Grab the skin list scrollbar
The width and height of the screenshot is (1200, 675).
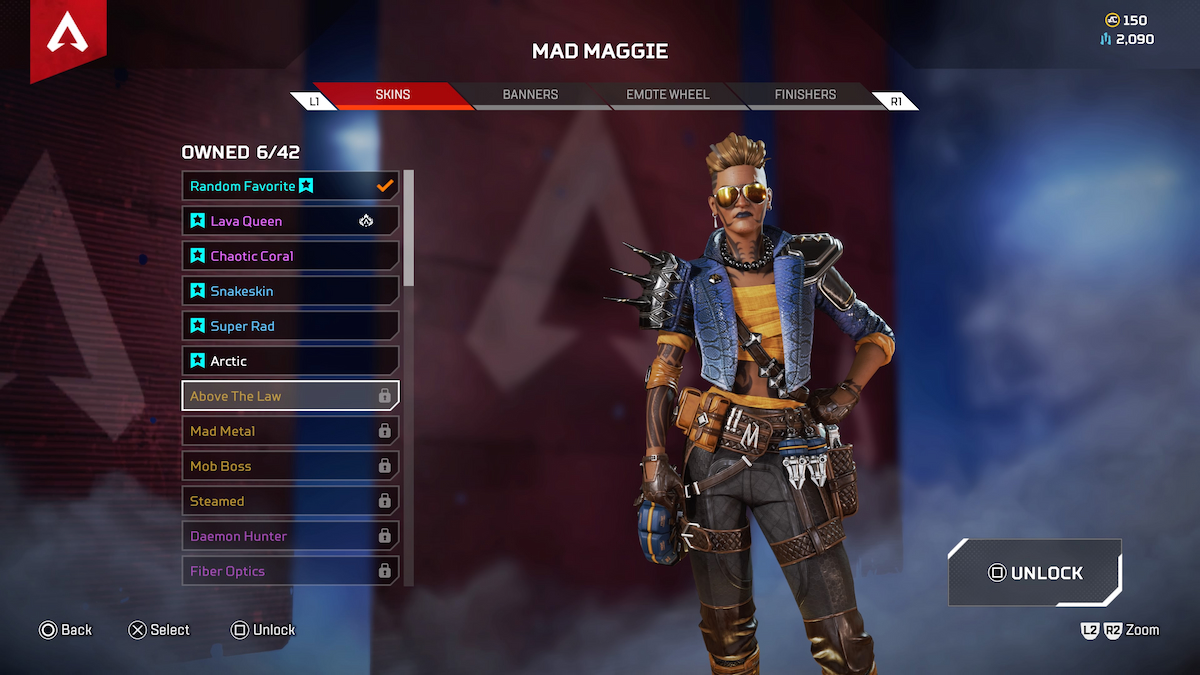click(408, 228)
